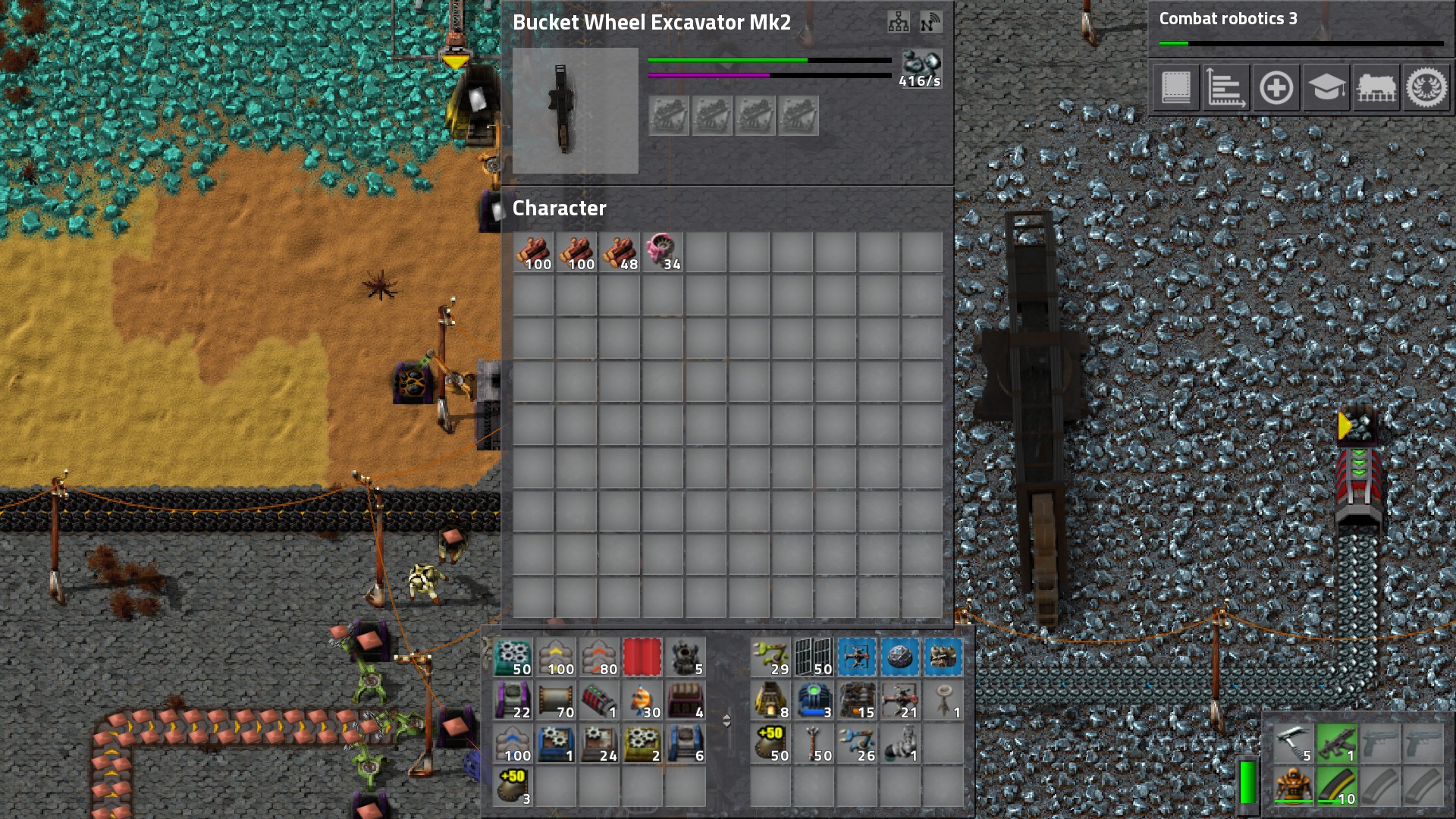The image size is (1456, 819).
Task: Select the green inserter stack of 29
Action: tap(771, 657)
